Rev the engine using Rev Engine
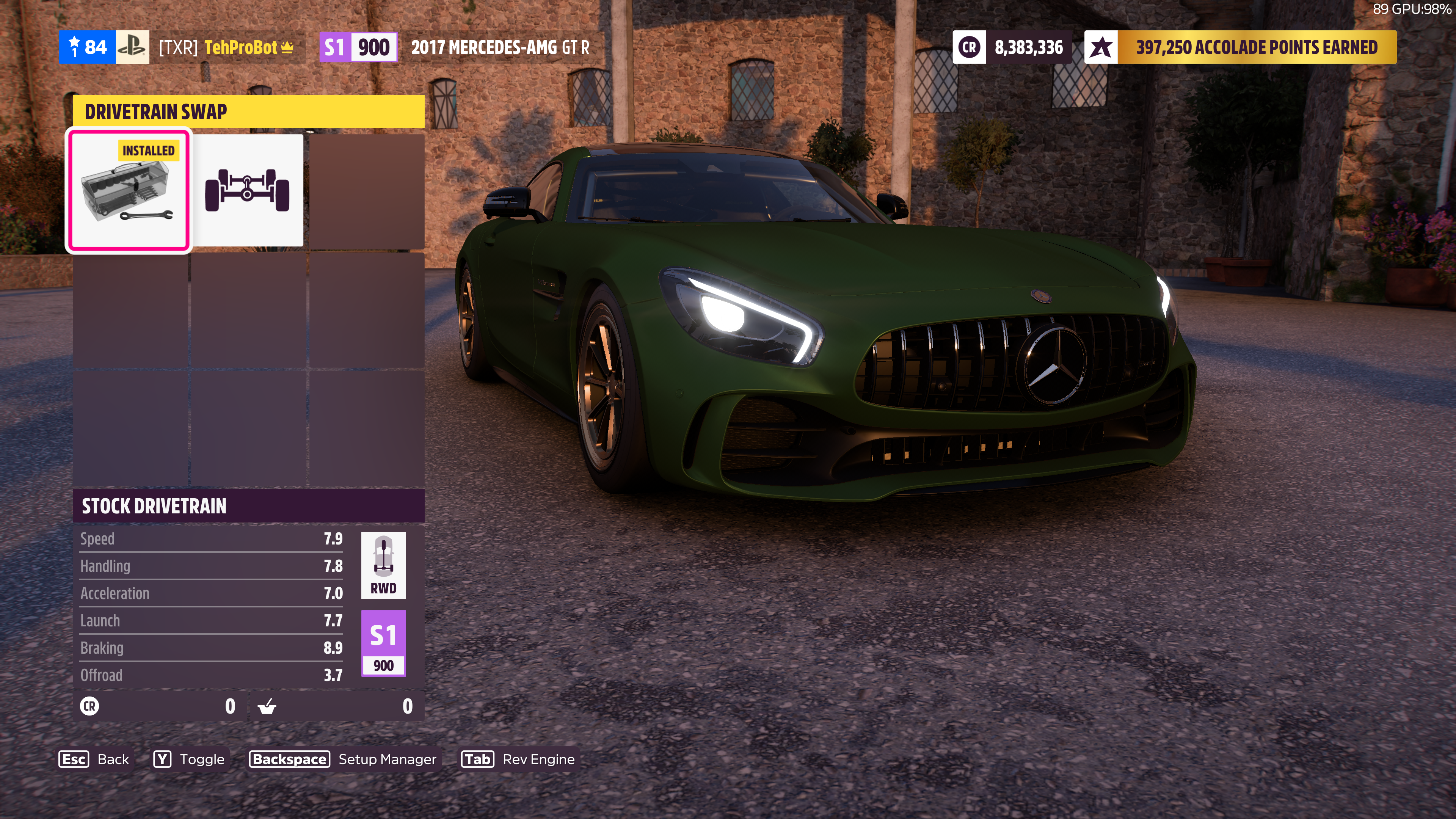 pyautogui.click(x=518, y=759)
